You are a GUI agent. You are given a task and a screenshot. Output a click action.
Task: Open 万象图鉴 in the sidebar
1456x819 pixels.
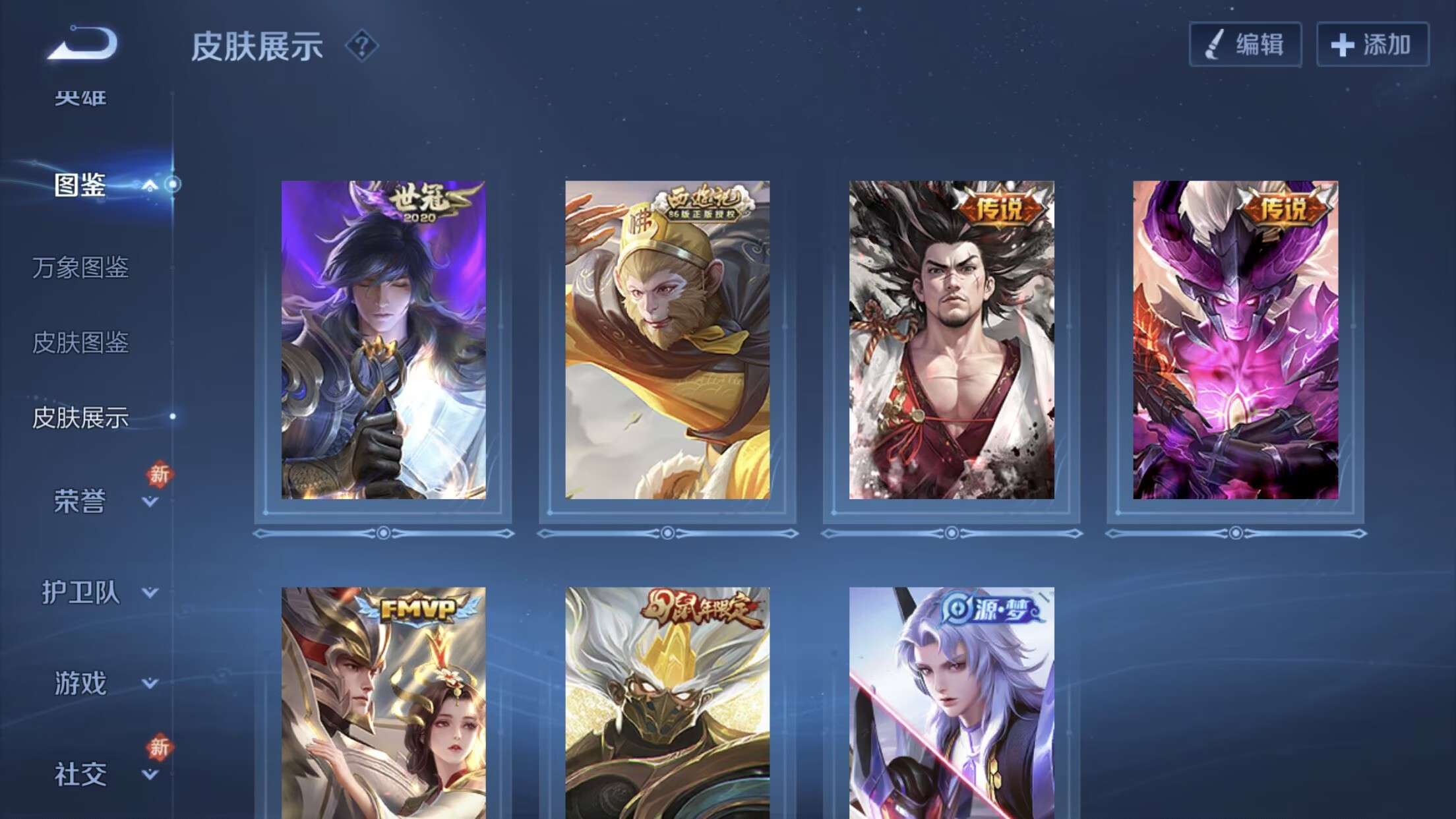pyautogui.click(x=80, y=268)
